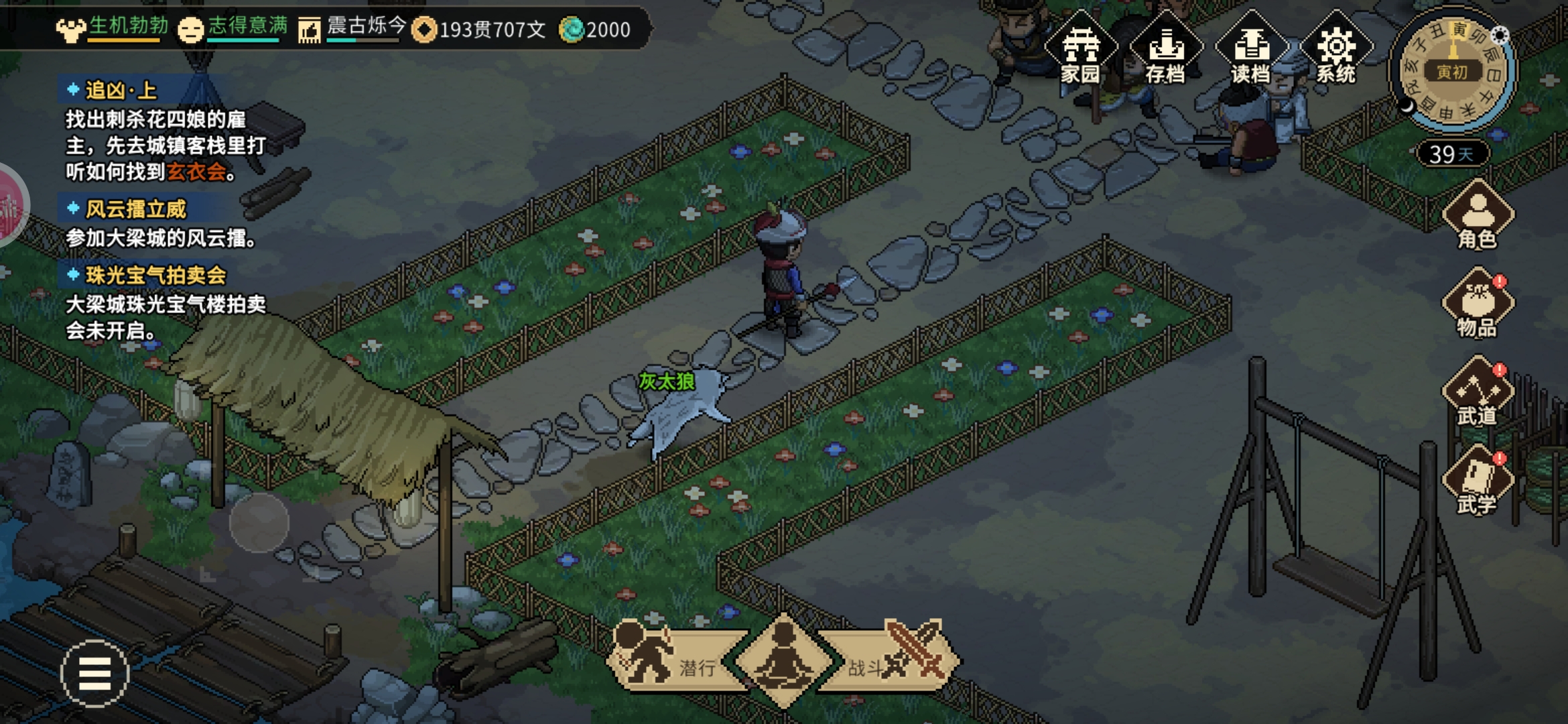Click the time-of-day compass dial
This screenshot has width=1568, height=724.
coord(1451,71)
